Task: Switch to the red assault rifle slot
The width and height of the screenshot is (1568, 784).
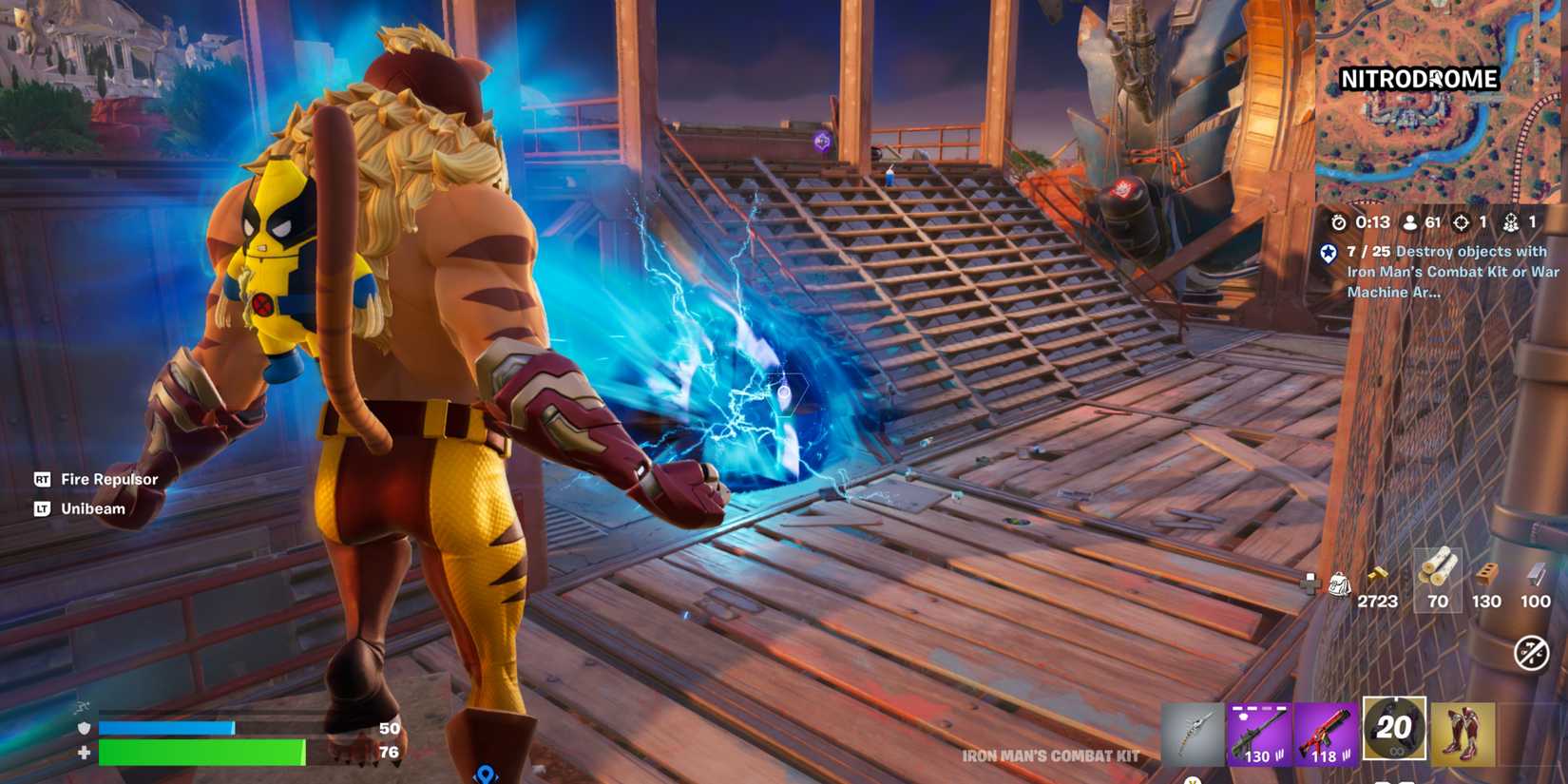Action: click(x=1327, y=730)
